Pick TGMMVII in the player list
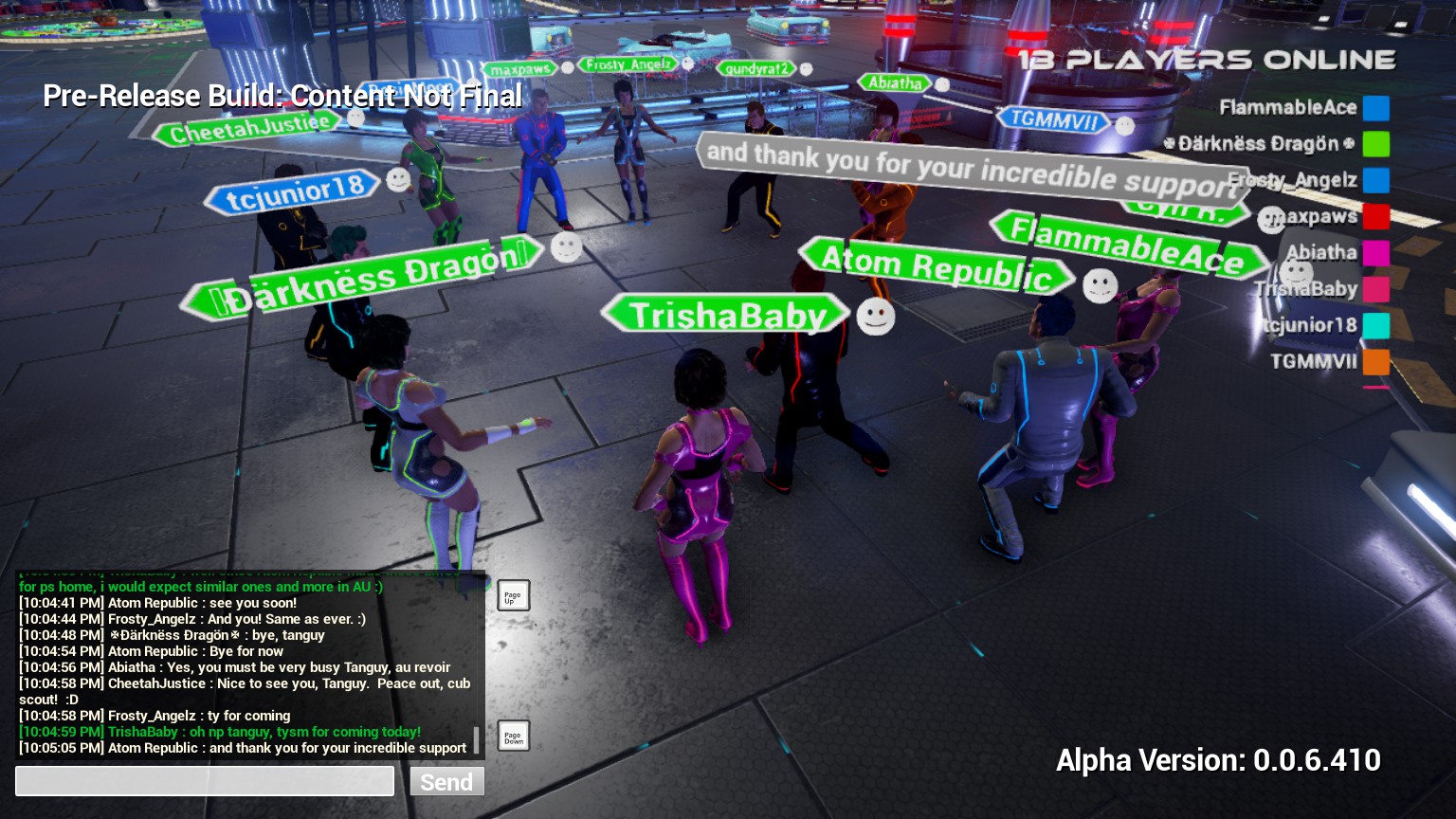Image resolution: width=1456 pixels, height=819 pixels. tap(1314, 361)
